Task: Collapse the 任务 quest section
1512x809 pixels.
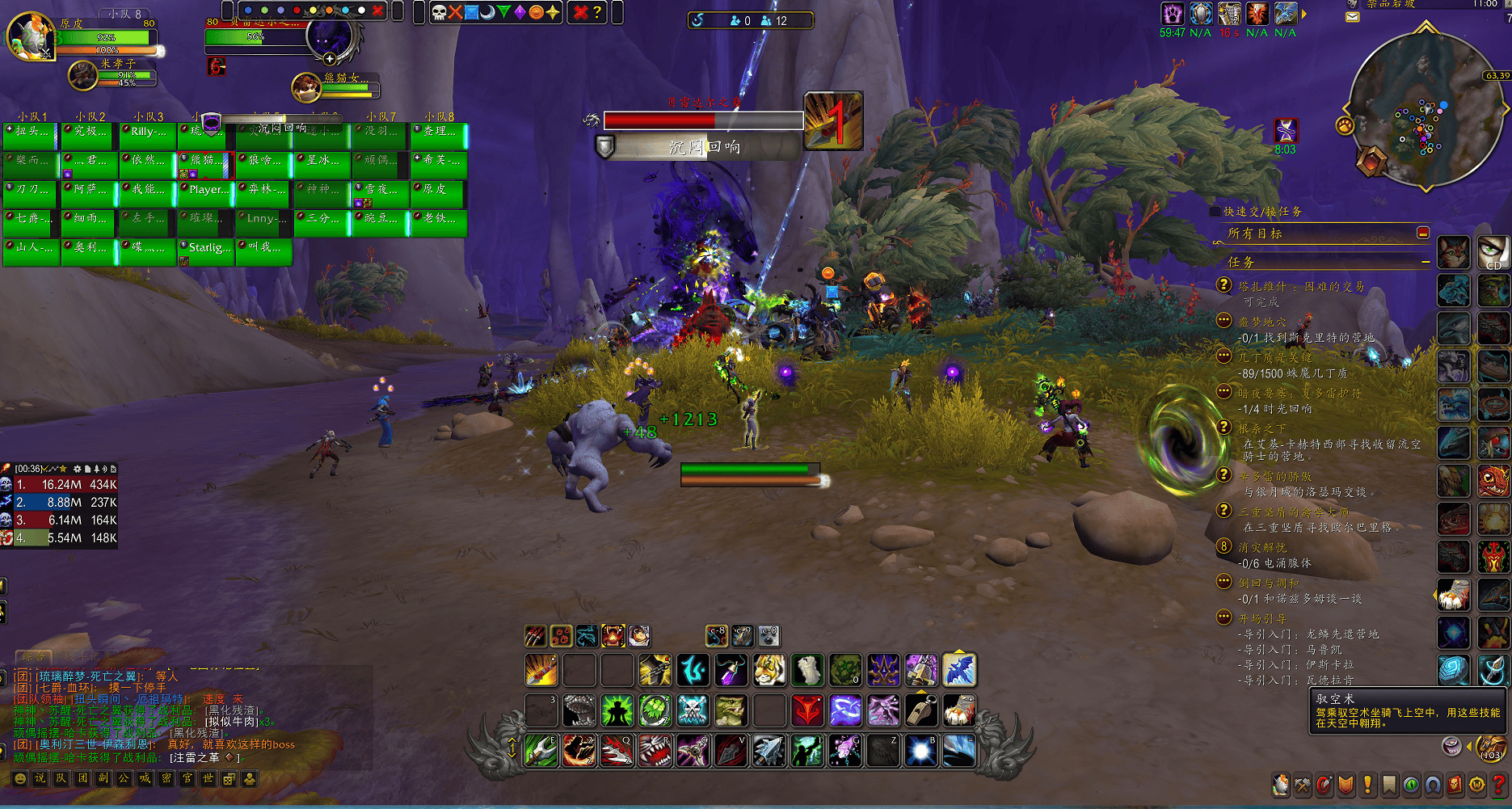Action: point(1426,262)
